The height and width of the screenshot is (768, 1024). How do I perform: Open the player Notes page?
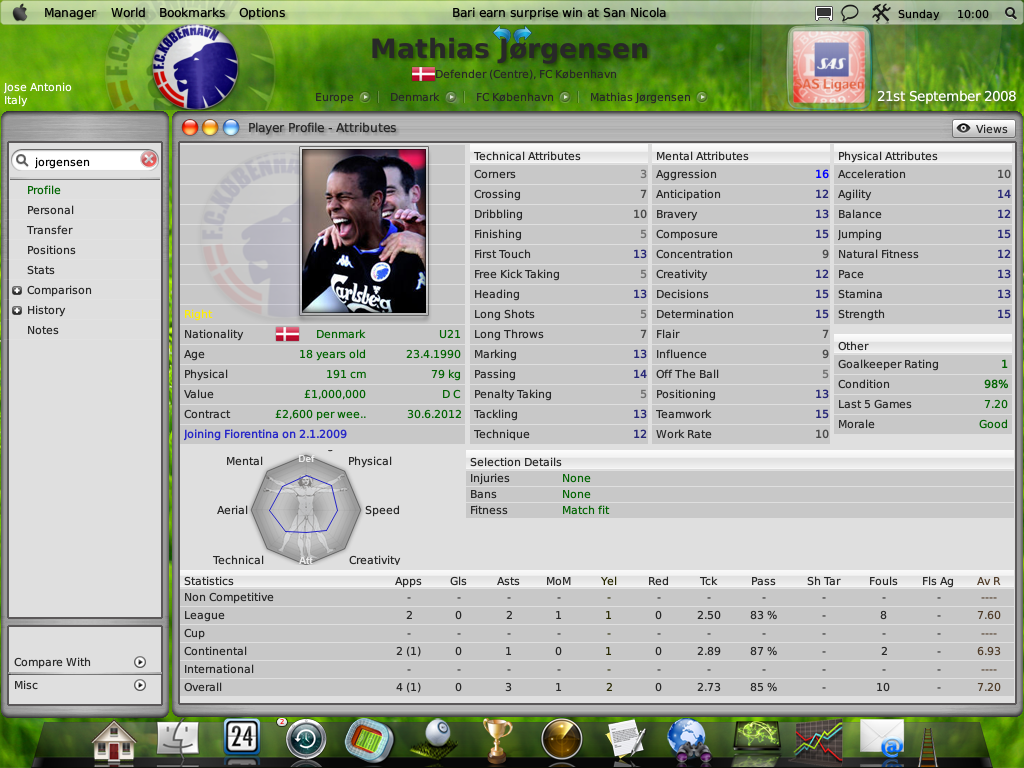coord(43,330)
